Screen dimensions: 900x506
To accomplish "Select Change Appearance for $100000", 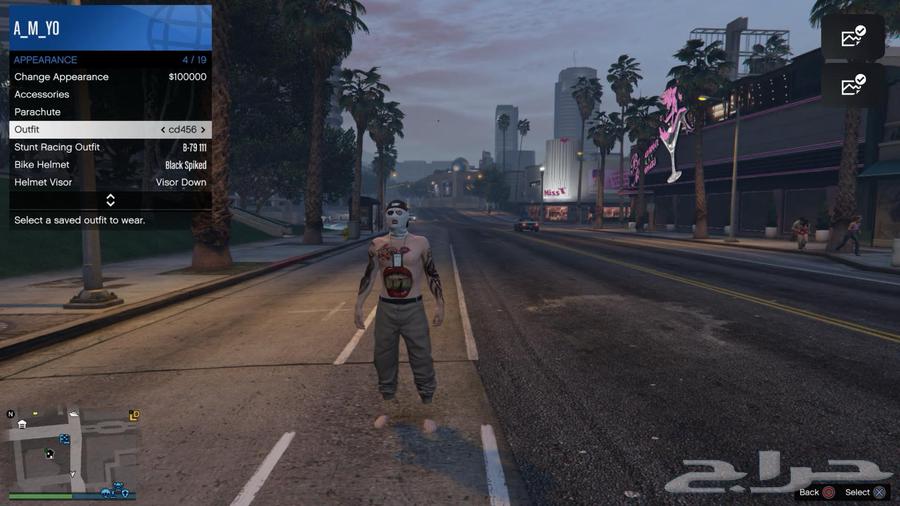I will 110,77.
